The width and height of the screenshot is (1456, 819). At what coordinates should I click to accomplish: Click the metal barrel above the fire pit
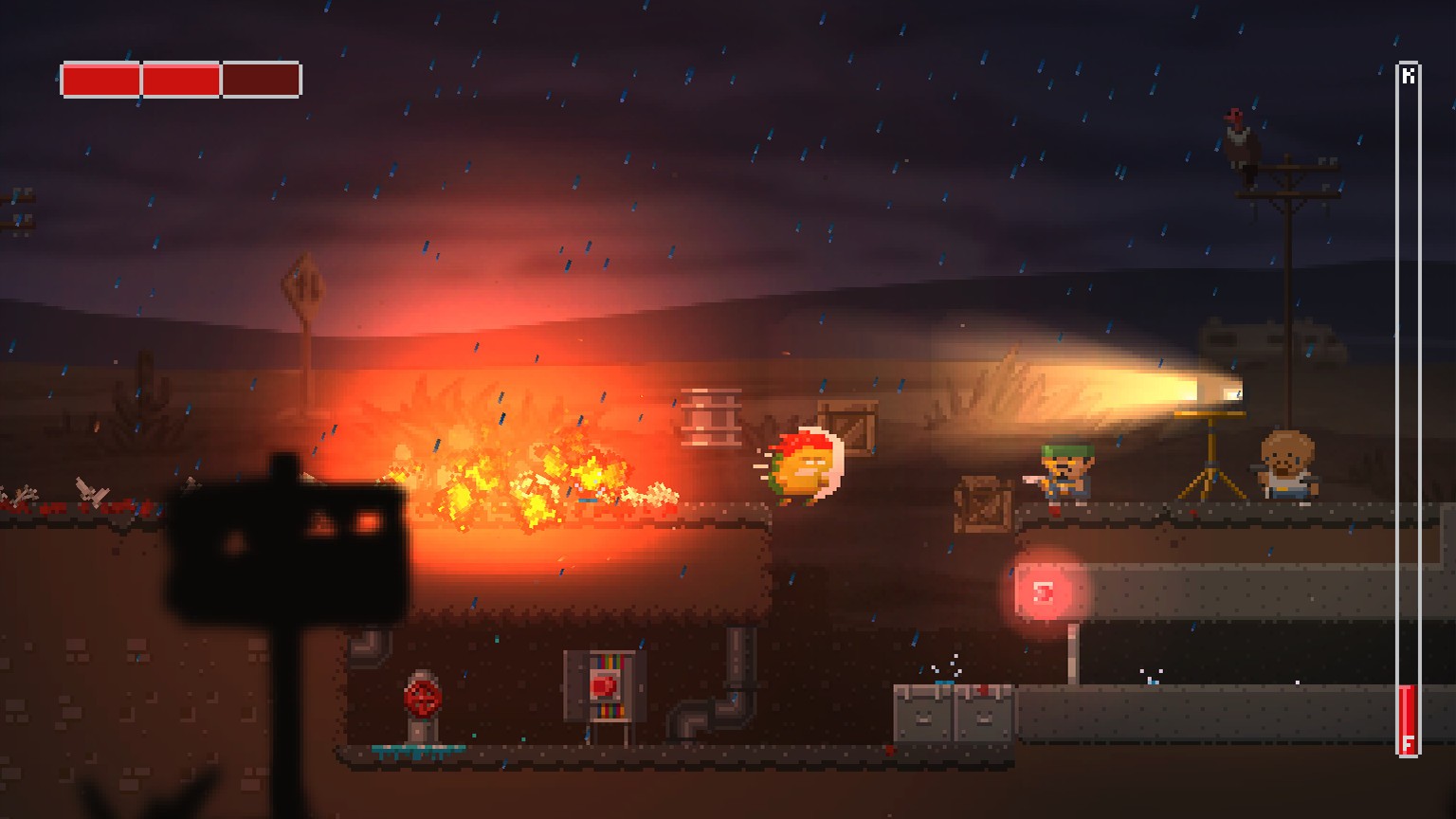(x=712, y=418)
